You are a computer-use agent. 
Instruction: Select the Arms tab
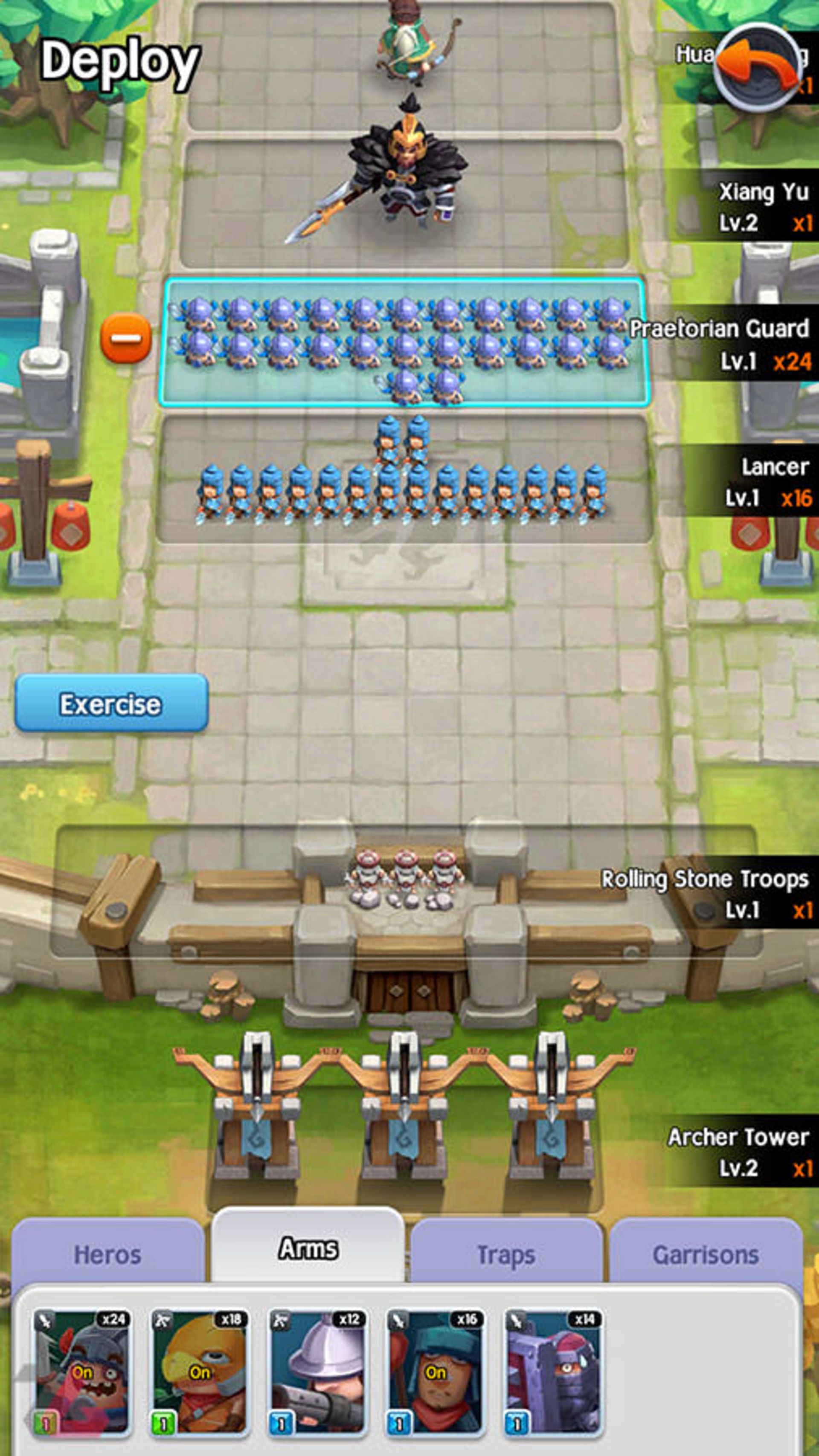coord(308,1248)
